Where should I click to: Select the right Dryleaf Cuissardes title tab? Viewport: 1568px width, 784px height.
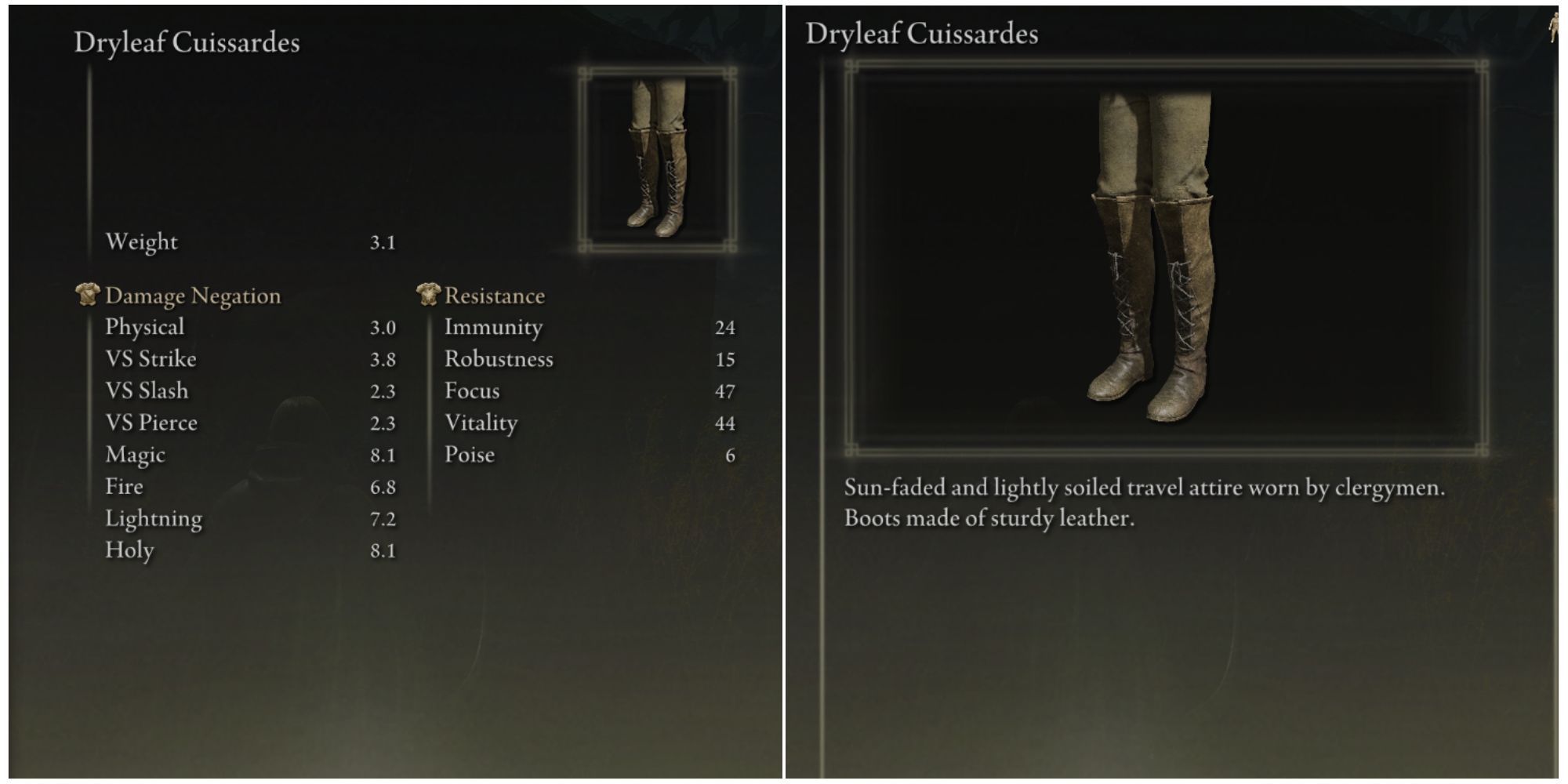coord(921,34)
